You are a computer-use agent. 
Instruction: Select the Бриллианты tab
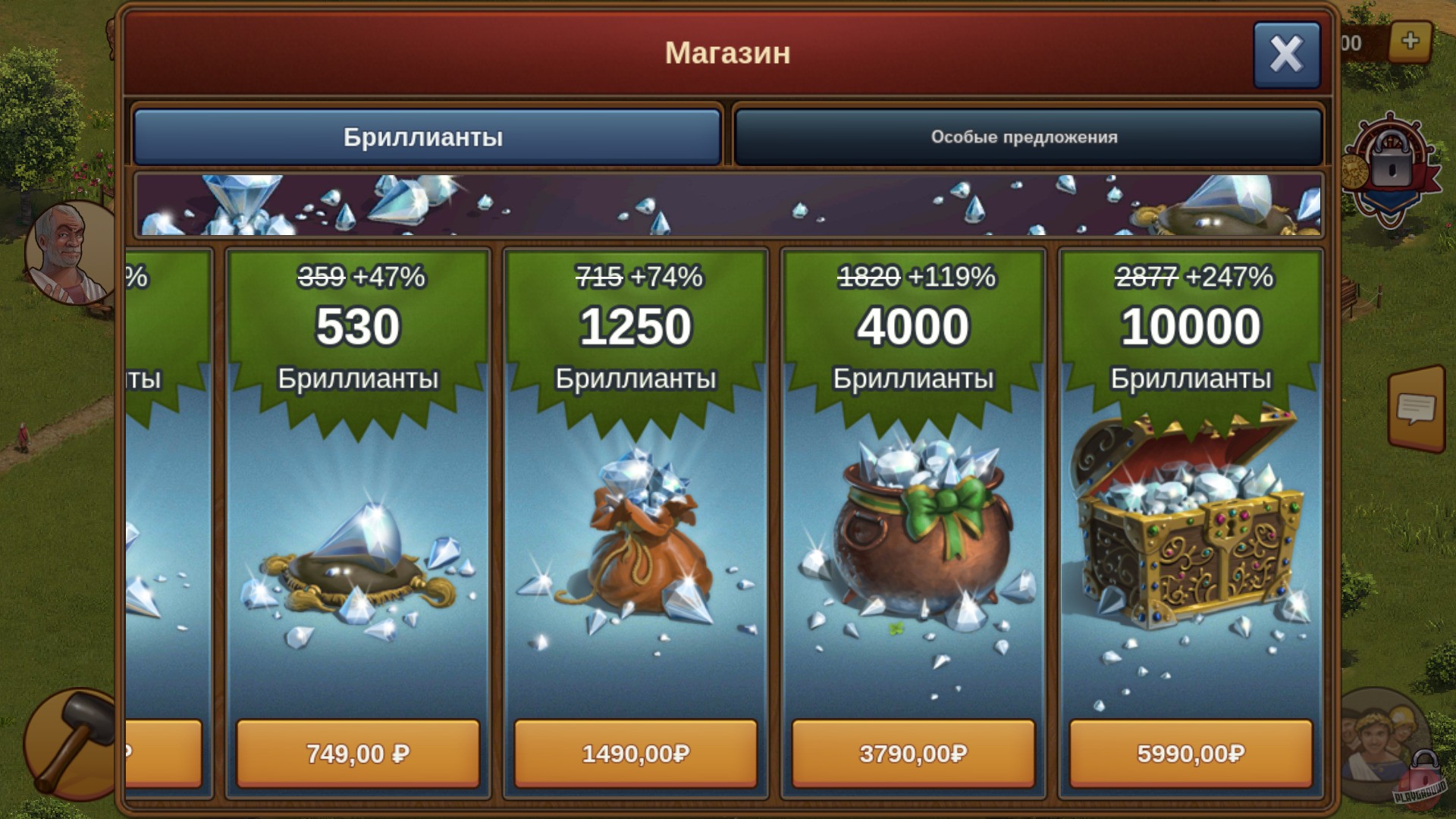(426, 136)
